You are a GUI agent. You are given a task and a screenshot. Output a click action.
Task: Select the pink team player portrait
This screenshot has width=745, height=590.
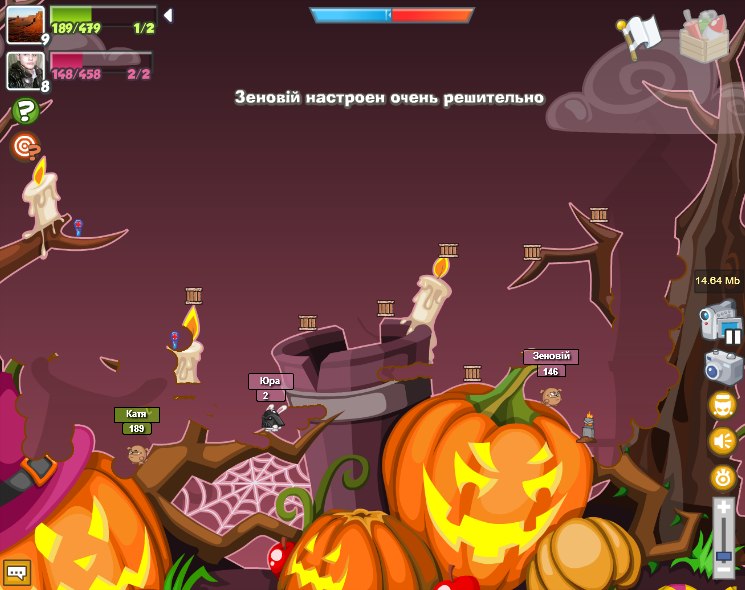coord(25,70)
